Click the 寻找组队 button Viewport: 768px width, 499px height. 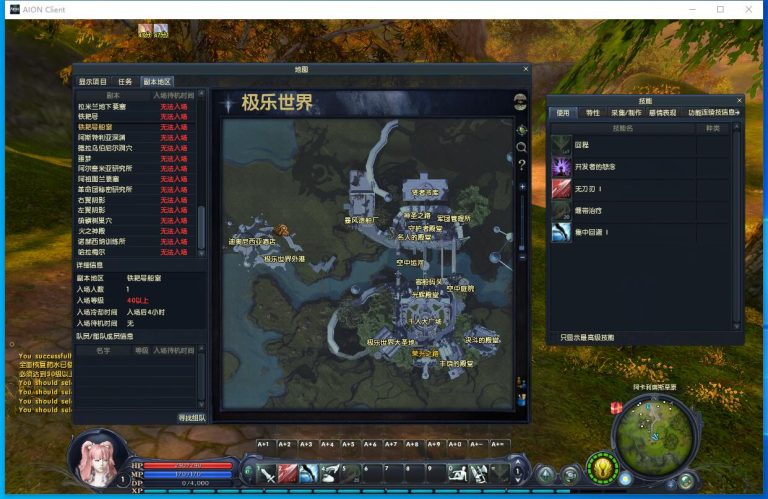tap(191, 418)
